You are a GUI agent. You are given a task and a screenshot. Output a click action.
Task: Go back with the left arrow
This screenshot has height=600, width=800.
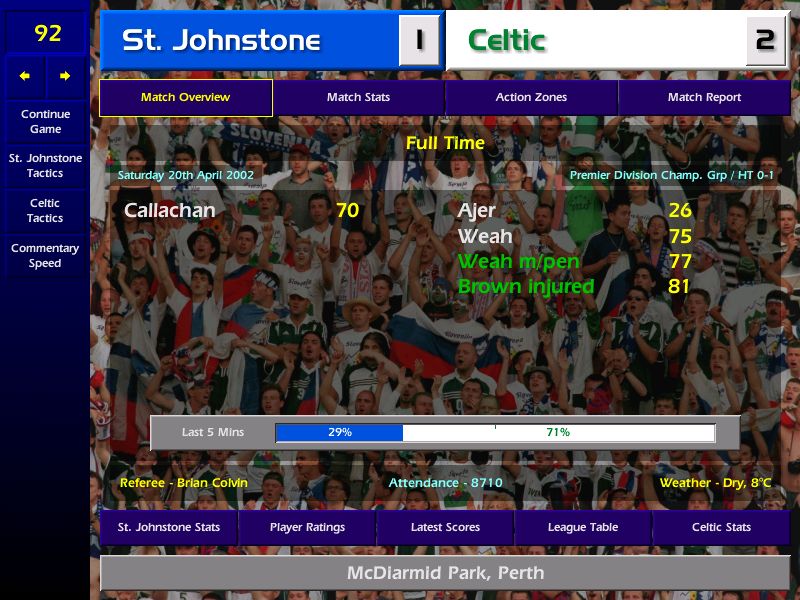25,76
